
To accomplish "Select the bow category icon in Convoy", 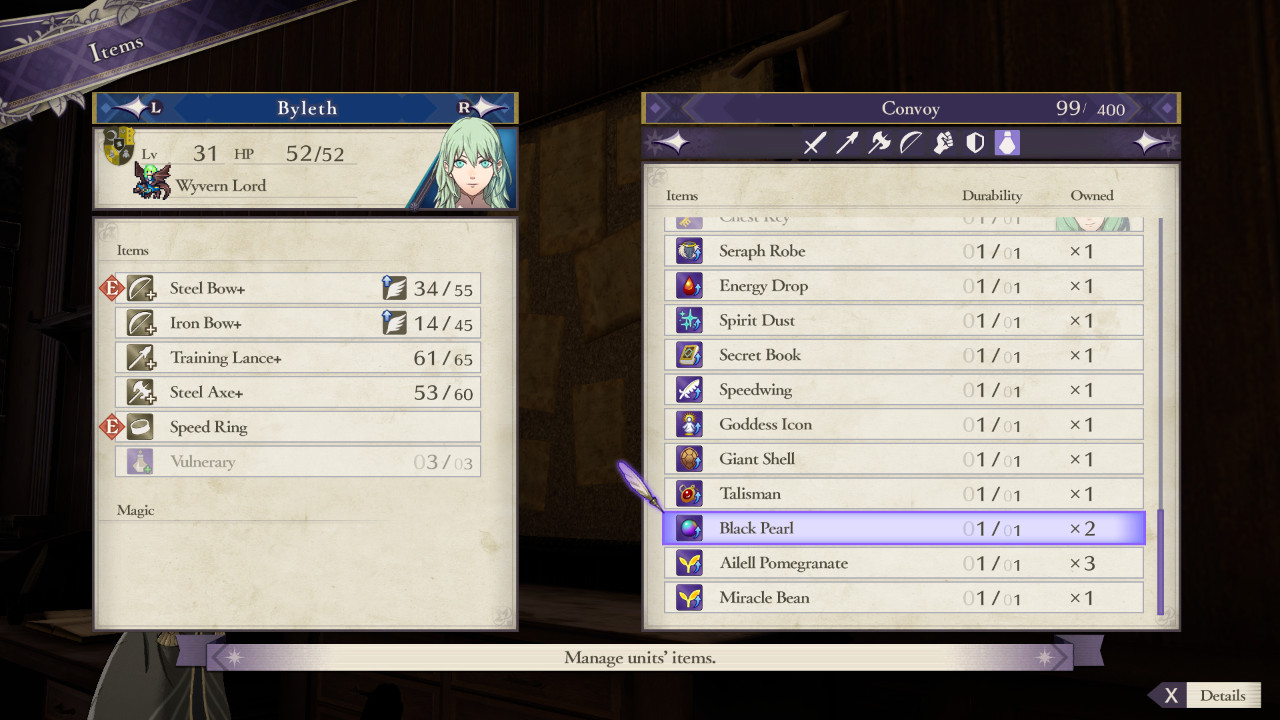I will click(x=911, y=143).
